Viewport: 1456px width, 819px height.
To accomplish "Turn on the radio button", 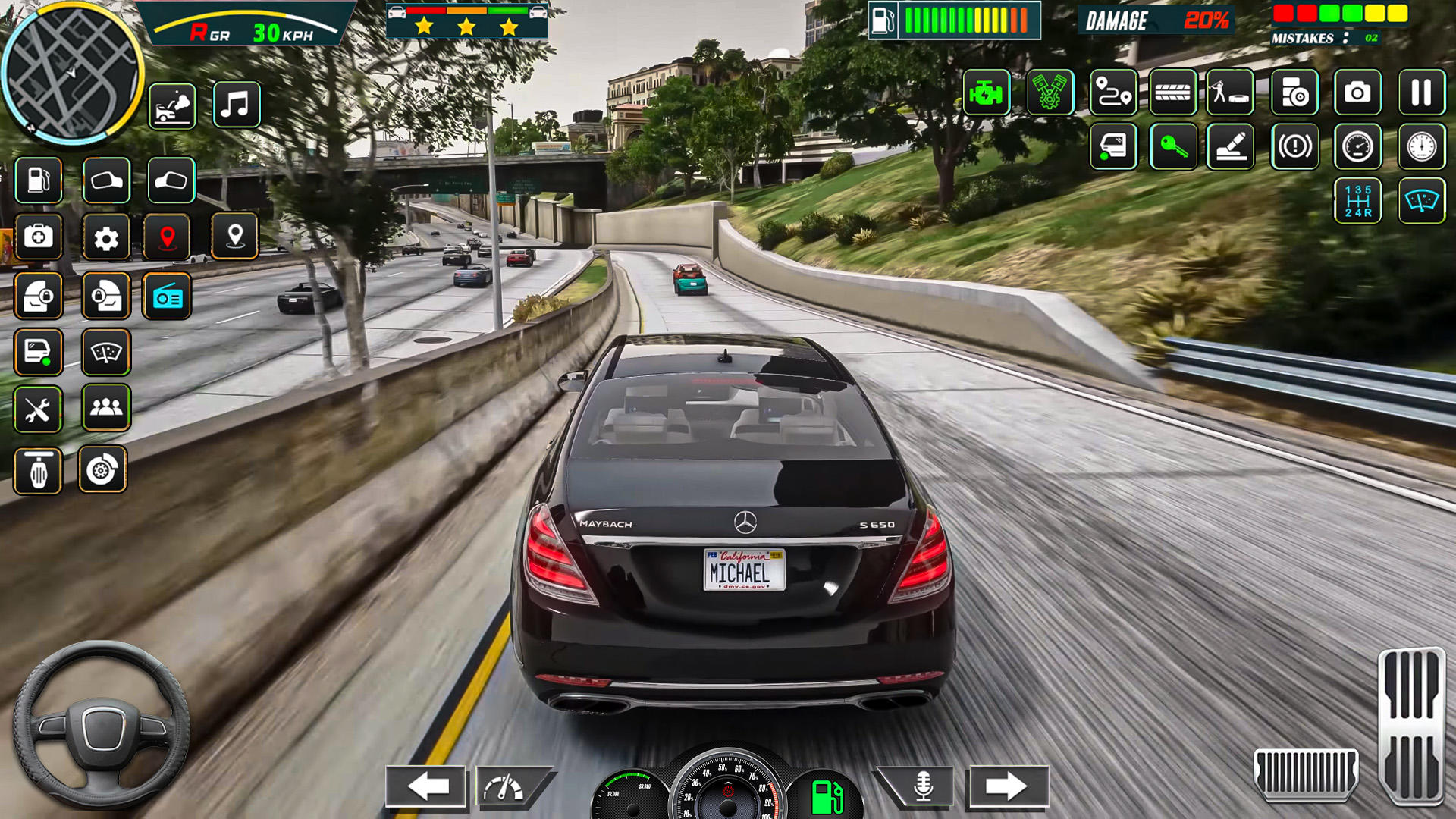I will click(x=167, y=297).
